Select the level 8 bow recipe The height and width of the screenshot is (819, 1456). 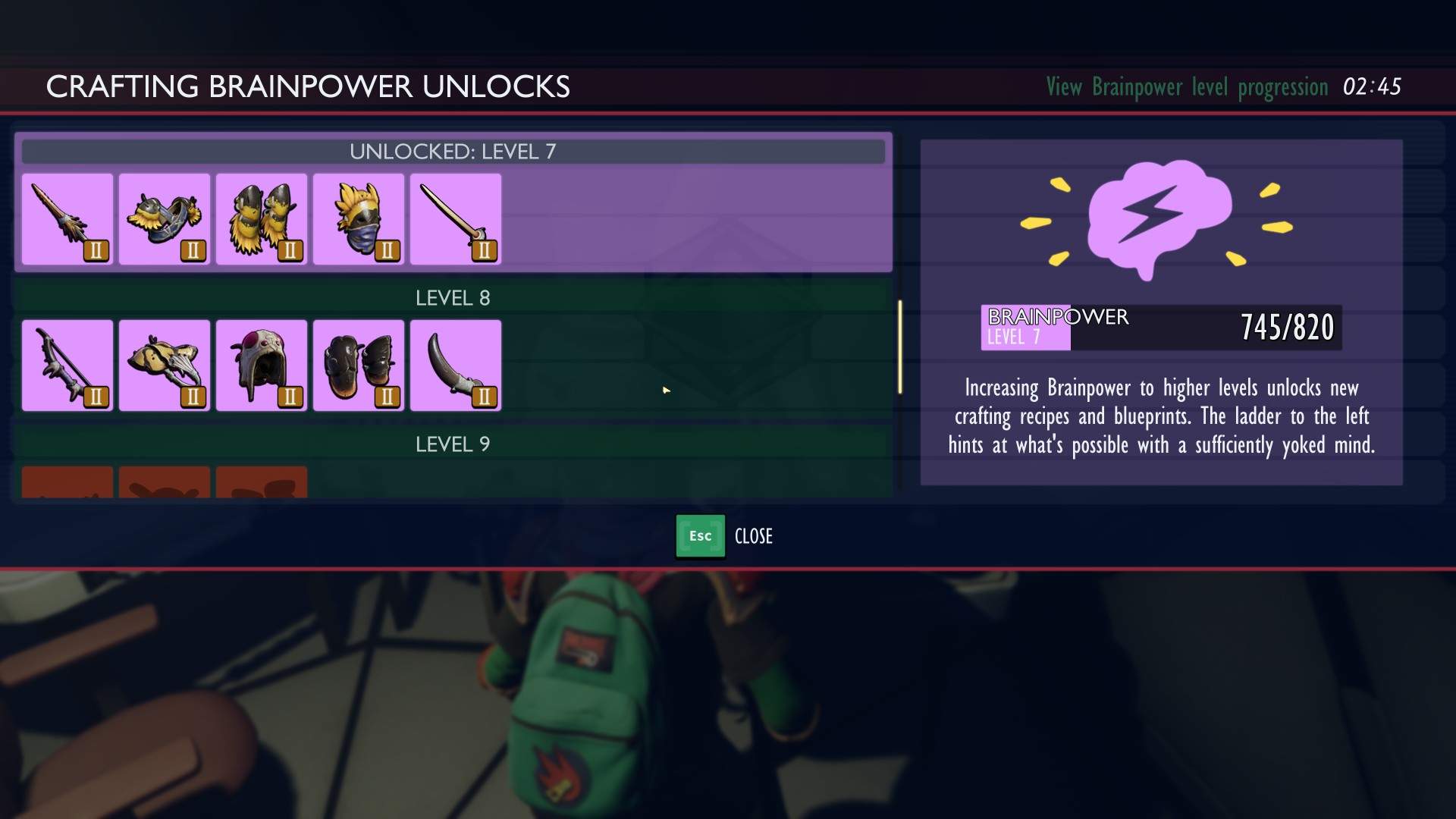pos(67,366)
